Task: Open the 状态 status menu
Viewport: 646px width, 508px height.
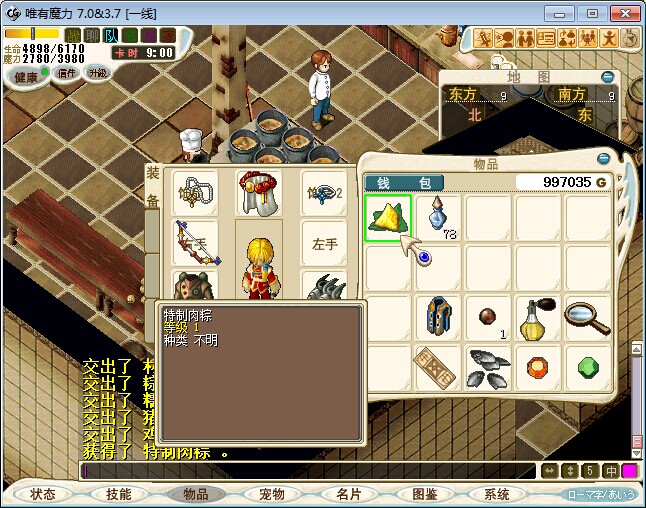Action: click(x=43, y=494)
